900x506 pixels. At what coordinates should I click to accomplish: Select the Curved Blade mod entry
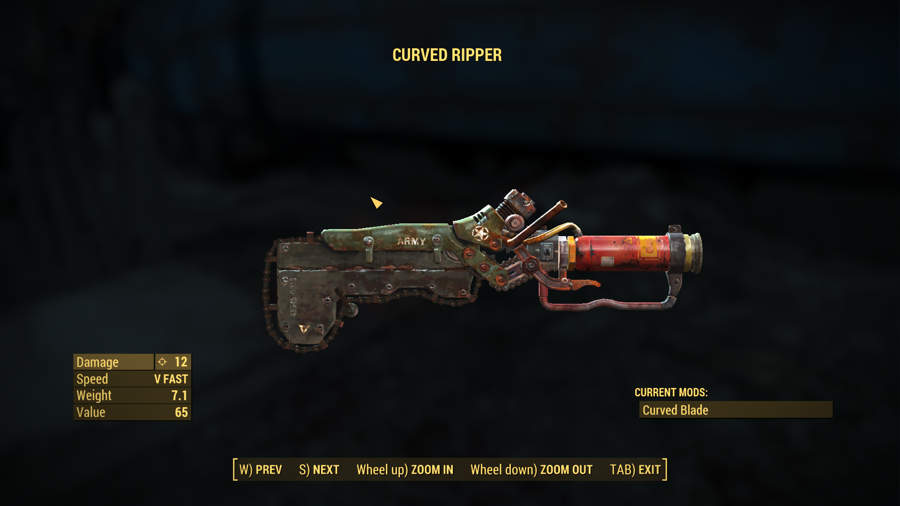735,410
